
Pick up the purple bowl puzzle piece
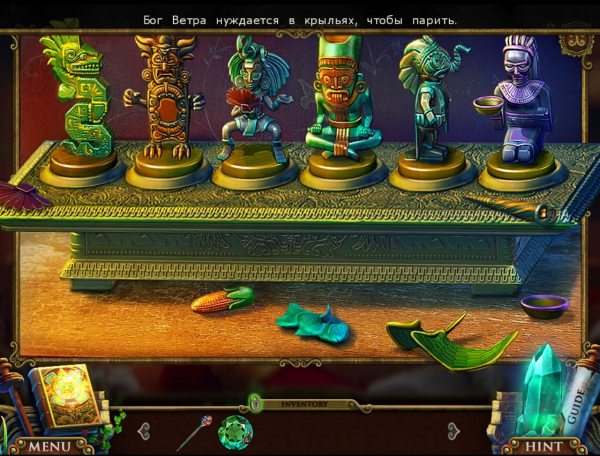tap(543, 305)
